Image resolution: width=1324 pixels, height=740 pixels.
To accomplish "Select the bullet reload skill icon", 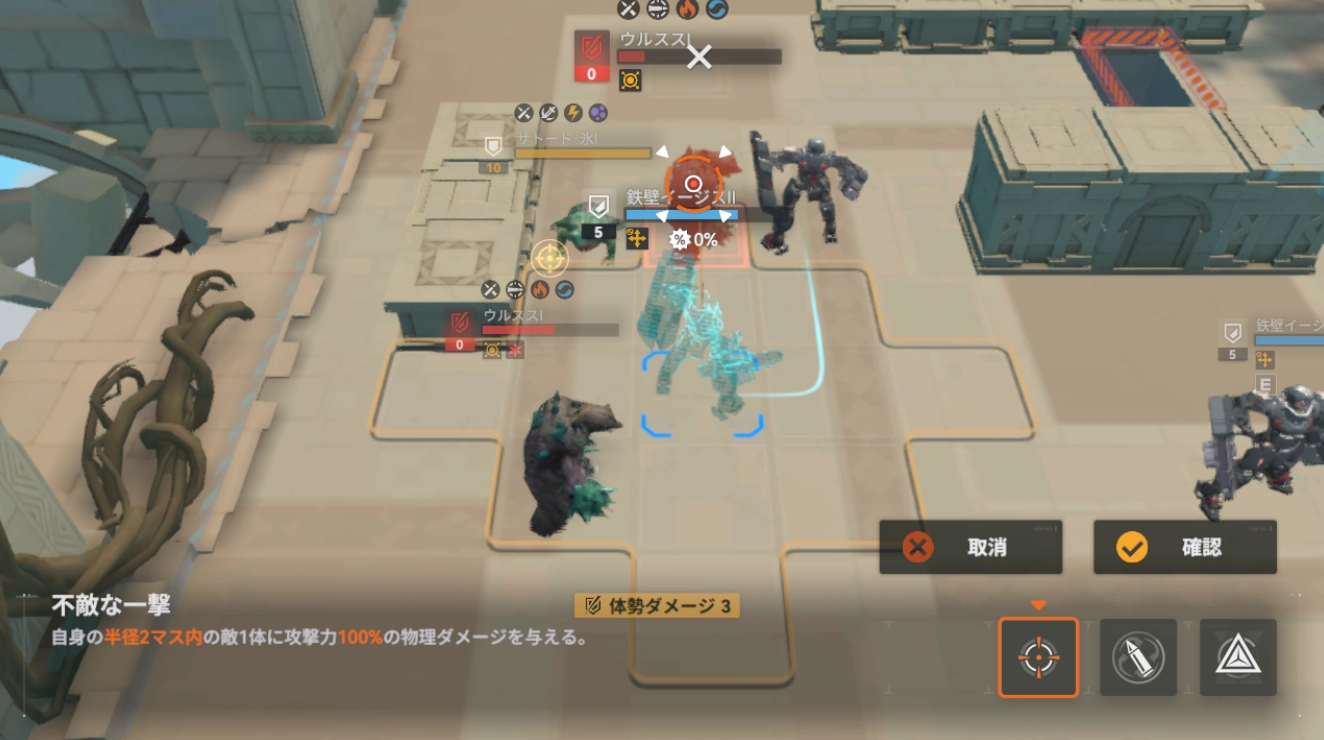I will pos(1139,657).
